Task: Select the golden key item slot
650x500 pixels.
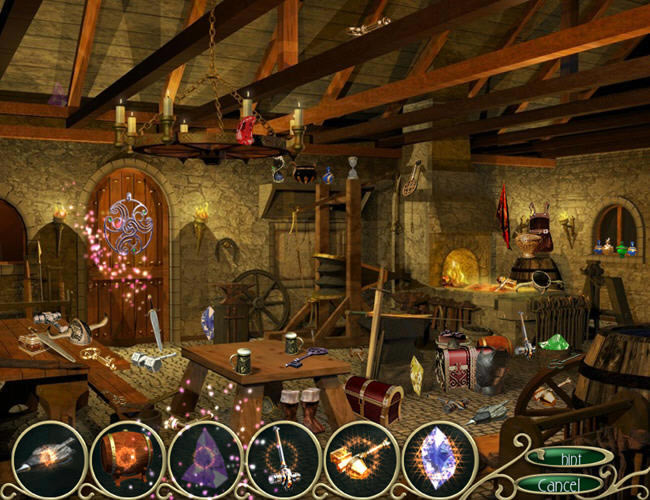Action: point(361,459)
